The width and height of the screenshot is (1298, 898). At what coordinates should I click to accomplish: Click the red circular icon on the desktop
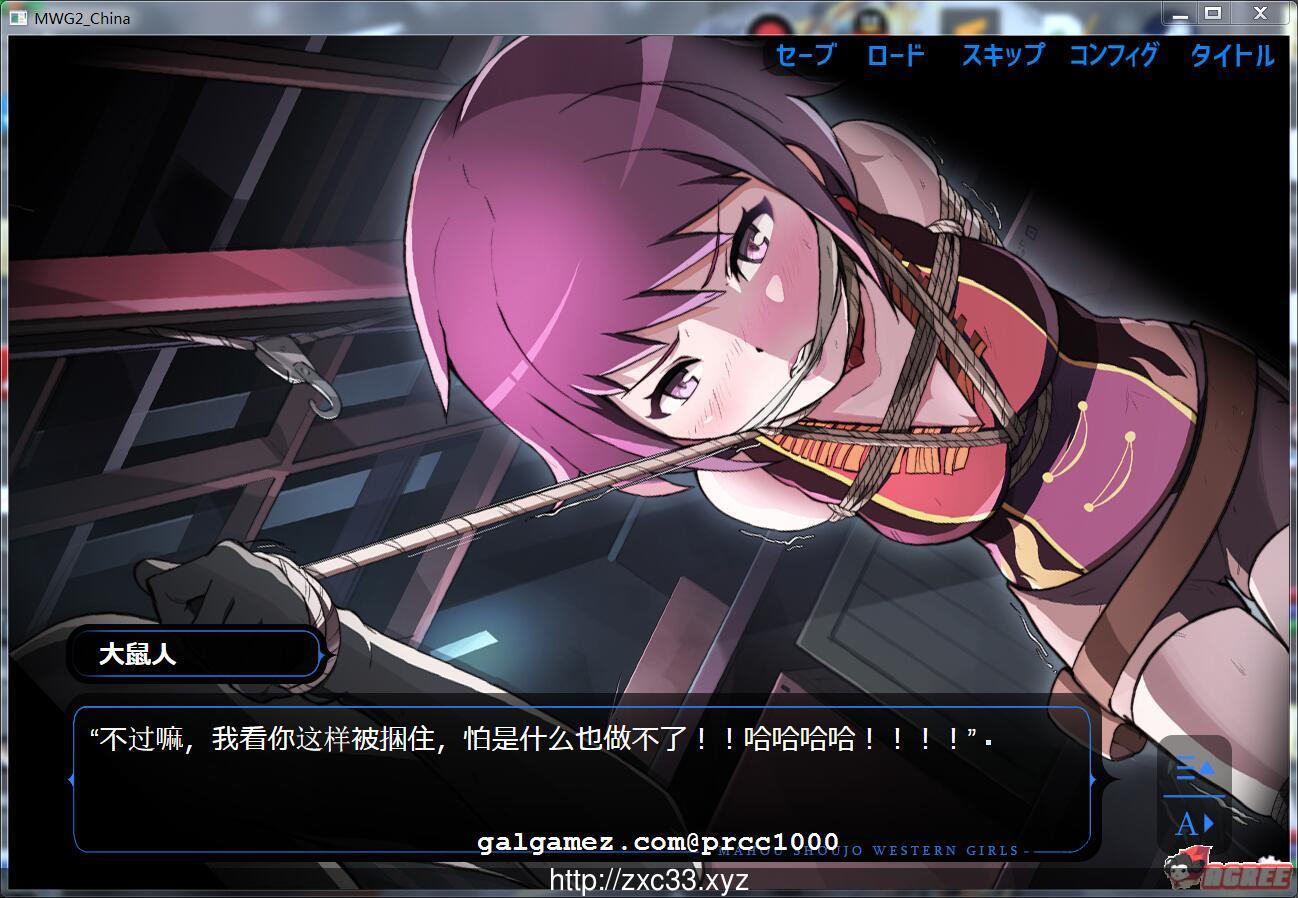[773, 22]
